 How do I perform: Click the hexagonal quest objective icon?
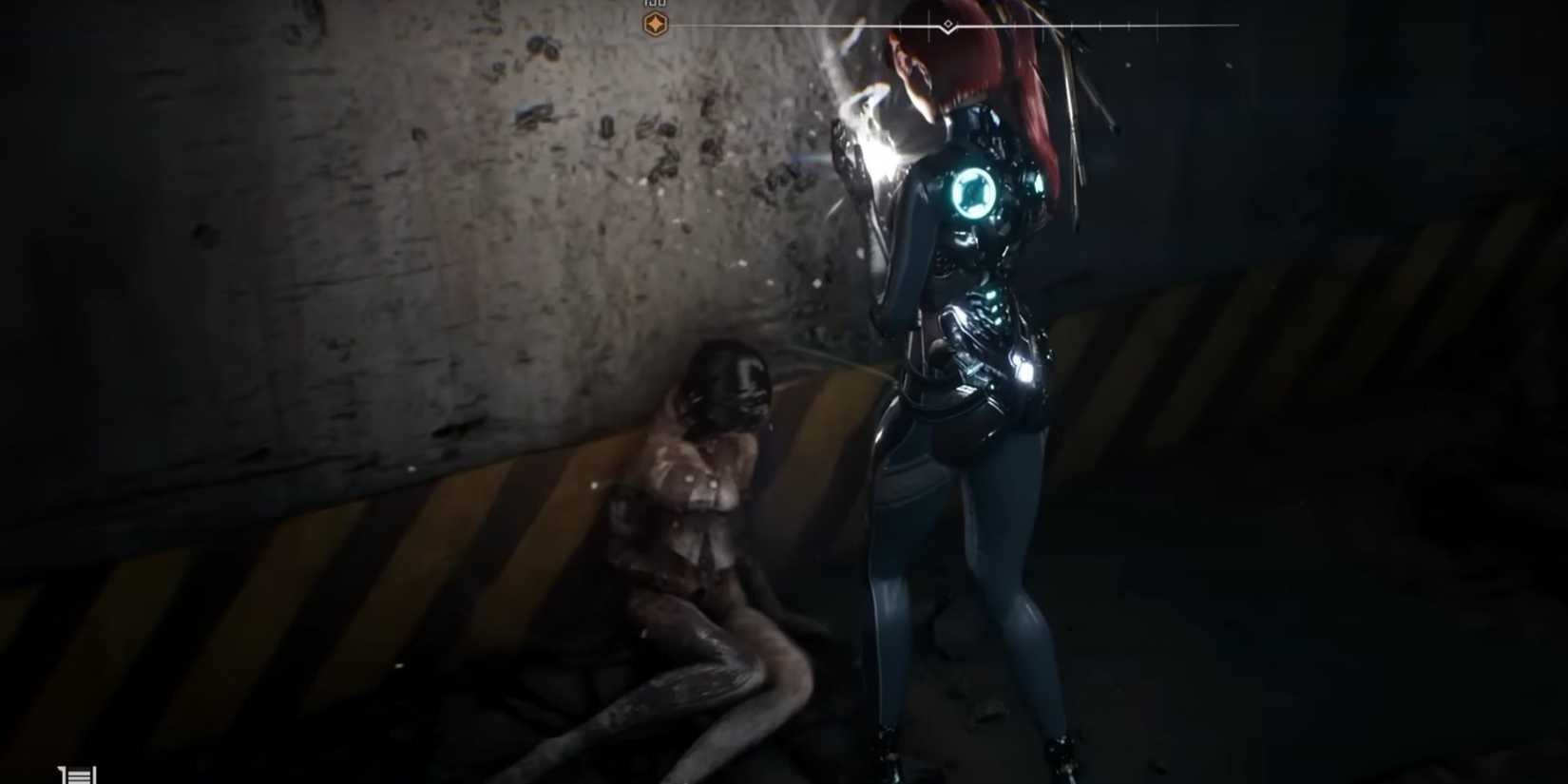click(x=656, y=23)
